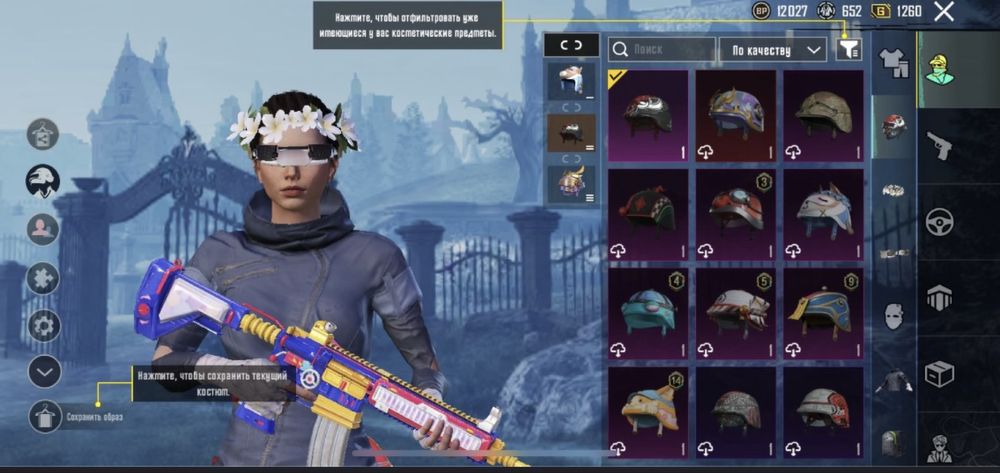
Task: Collapse the left menu with down arrow
Action: click(44, 371)
